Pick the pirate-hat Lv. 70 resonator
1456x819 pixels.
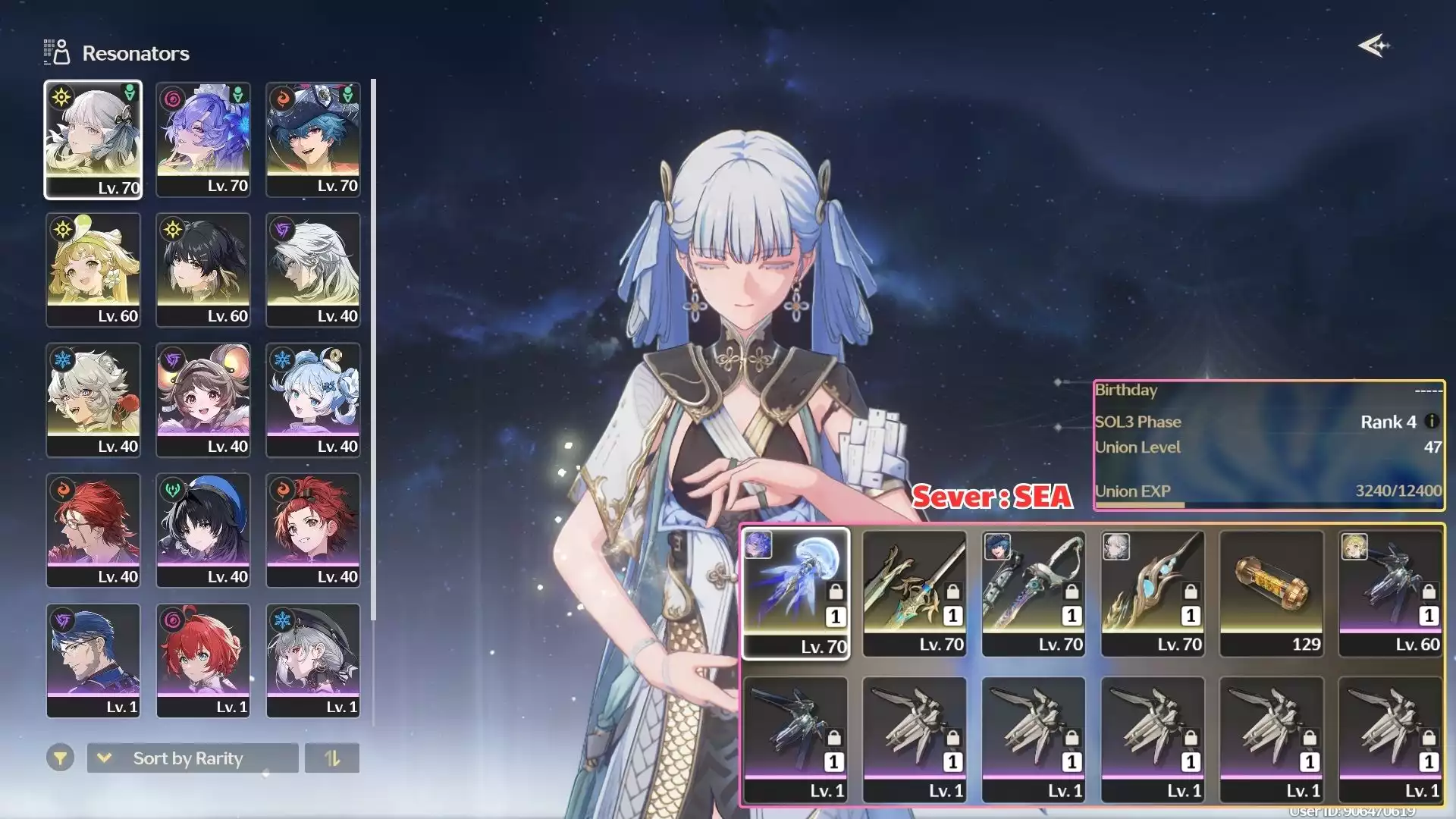313,140
